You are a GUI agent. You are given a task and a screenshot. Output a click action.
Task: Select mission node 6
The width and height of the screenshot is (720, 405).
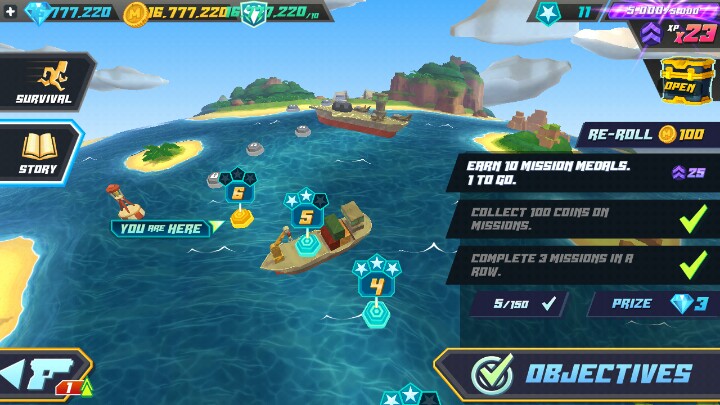coord(238,194)
